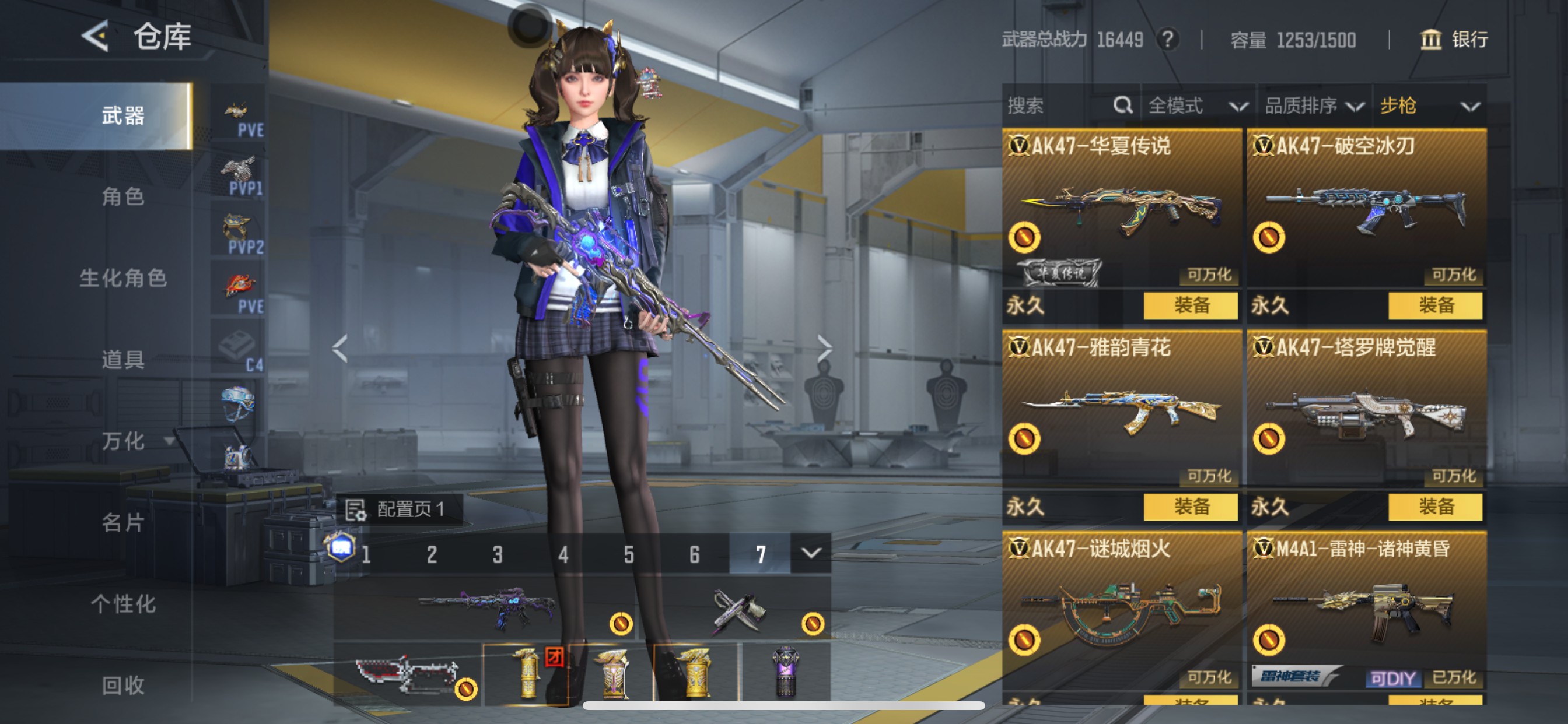Screen dimensions: 1568x724
Task: Open the 银行 bank
Action: (1454, 40)
